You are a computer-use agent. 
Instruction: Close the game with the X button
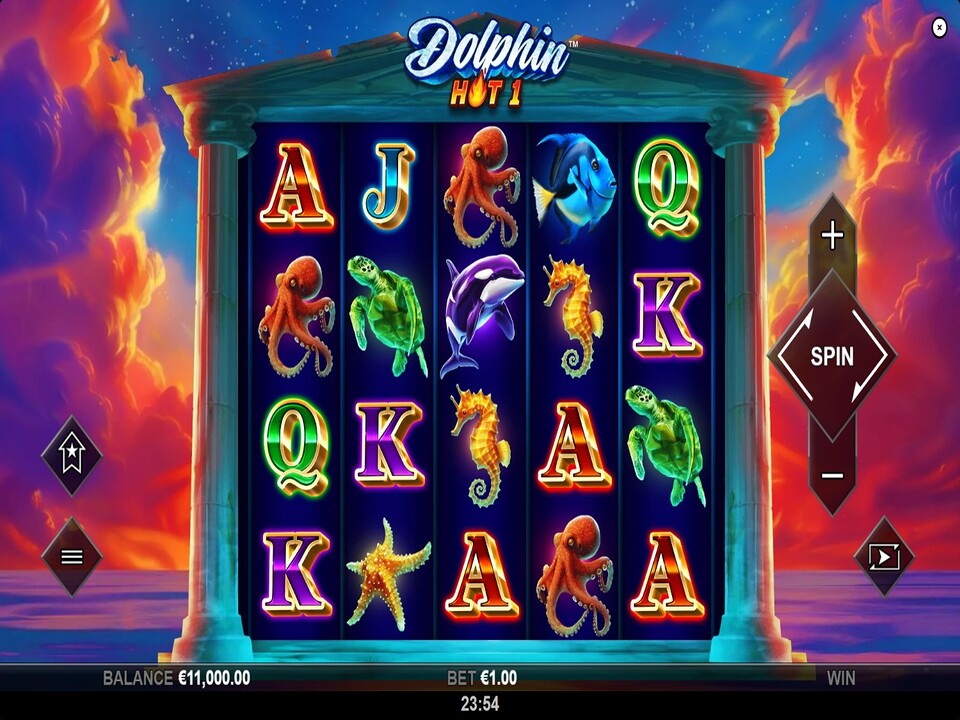coord(939,28)
